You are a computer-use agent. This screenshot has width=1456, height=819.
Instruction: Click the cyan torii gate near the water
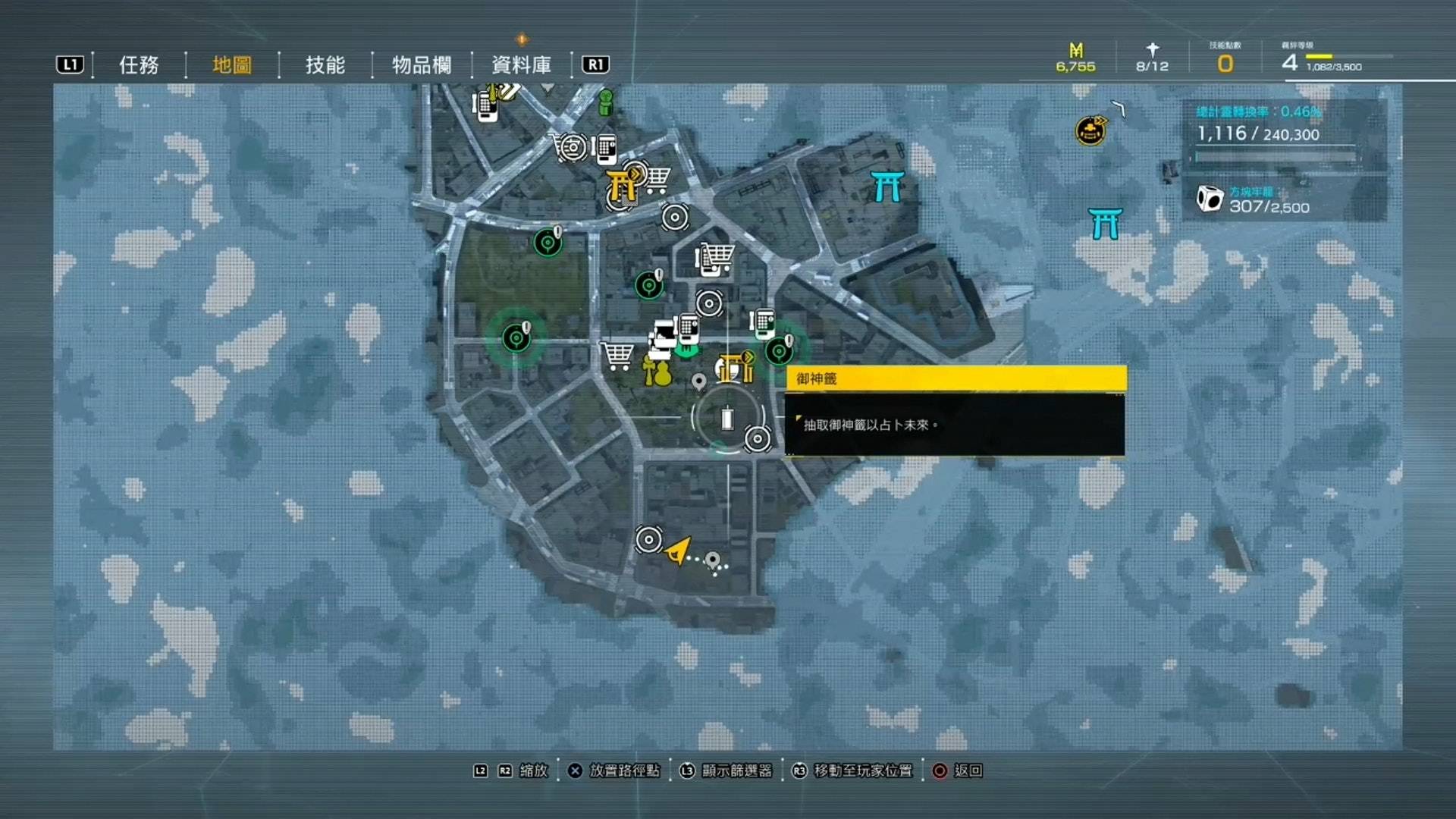pos(1107,224)
